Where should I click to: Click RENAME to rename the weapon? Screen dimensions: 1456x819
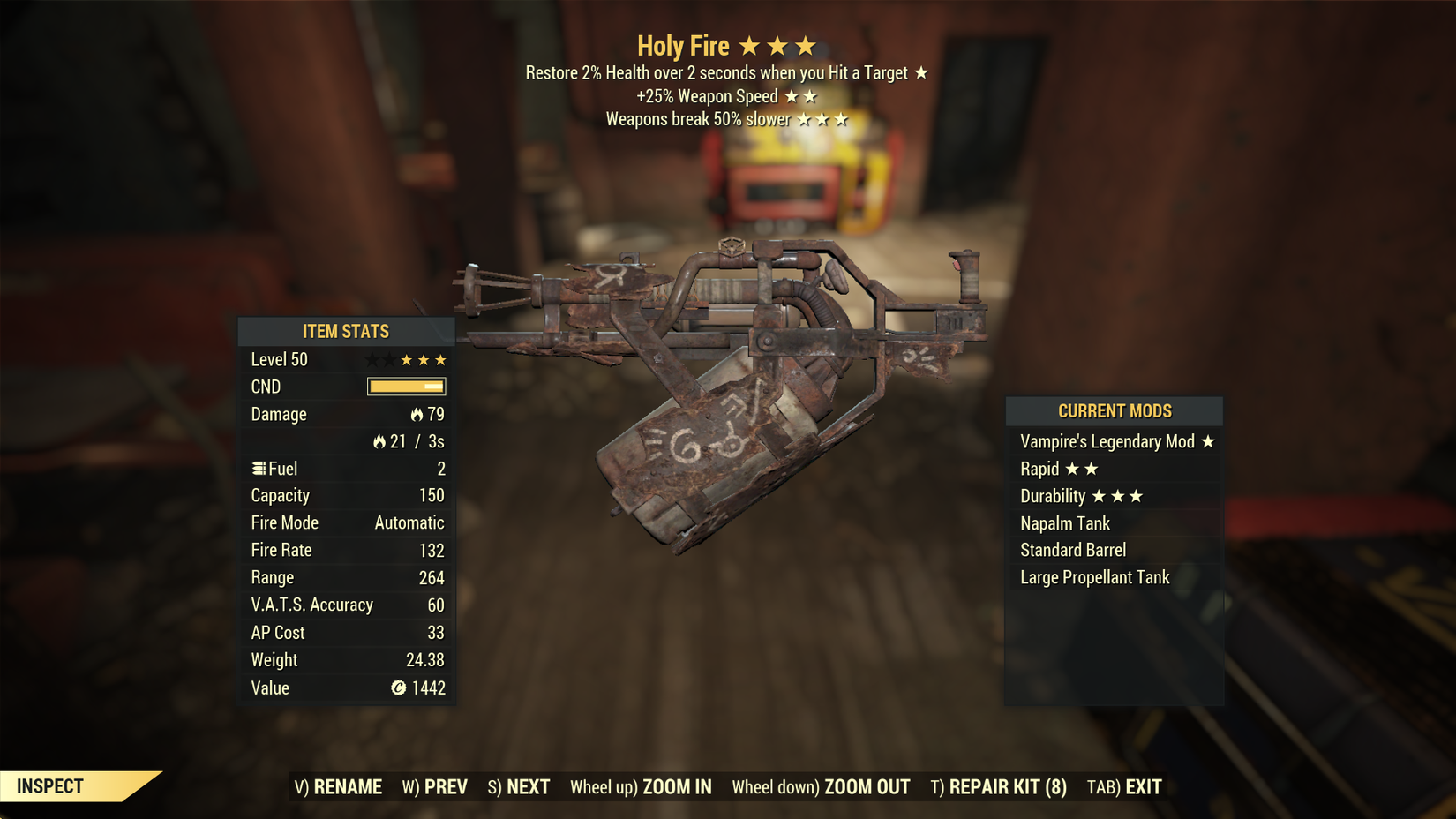tap(349, 785)
